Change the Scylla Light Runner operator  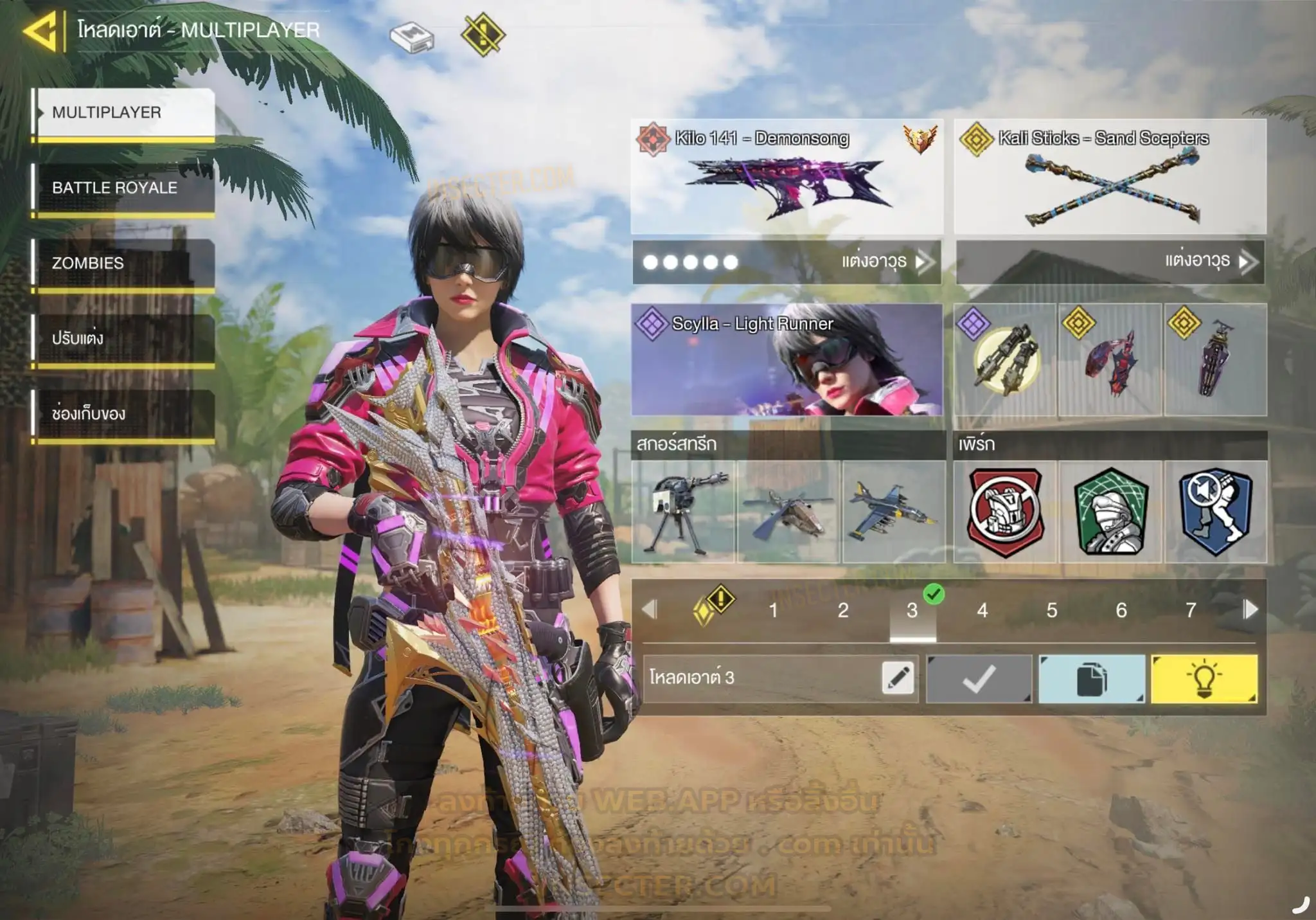[x=787, y=360]
